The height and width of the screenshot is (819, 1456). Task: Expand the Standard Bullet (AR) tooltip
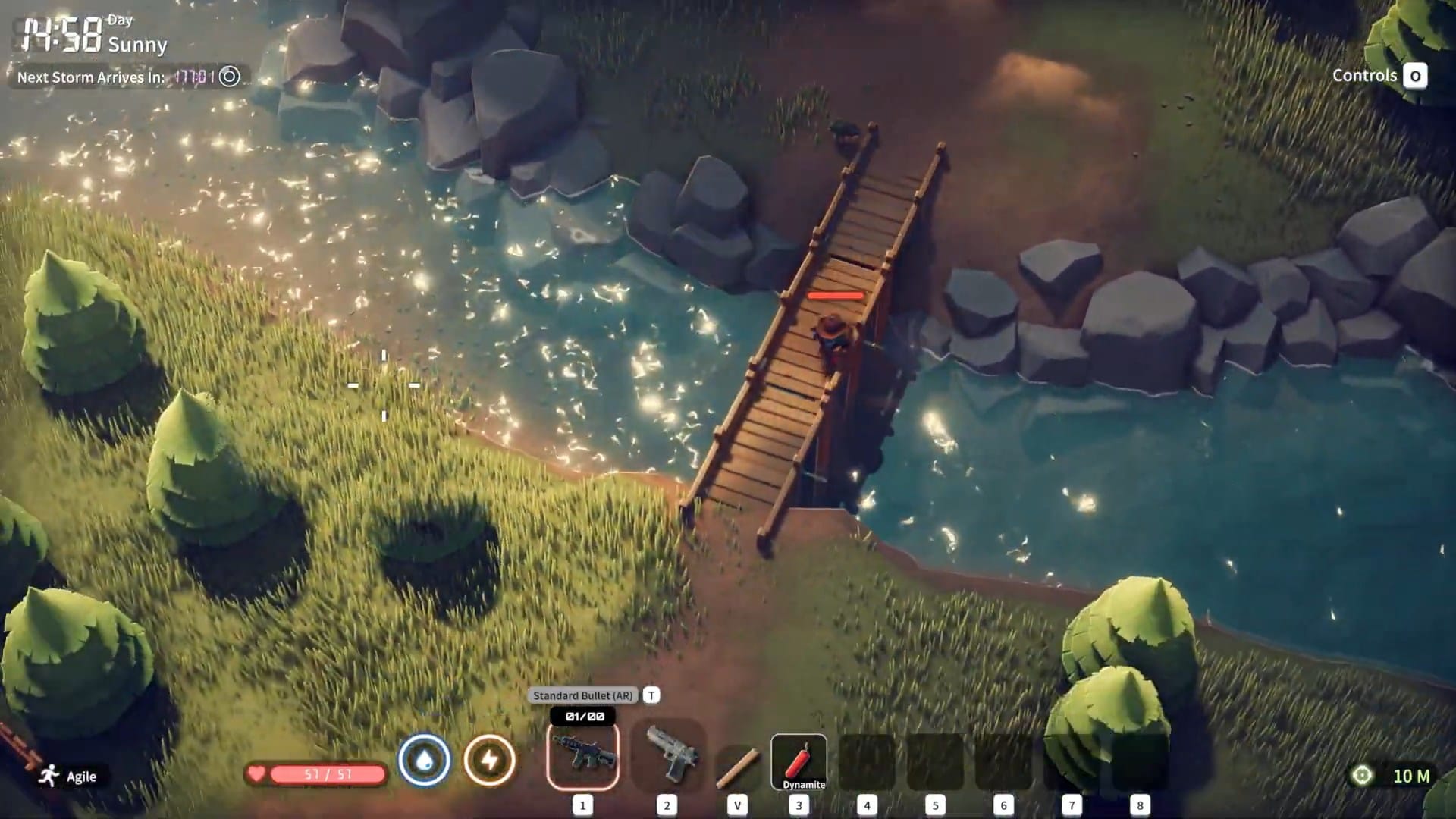tap(582, 695)
